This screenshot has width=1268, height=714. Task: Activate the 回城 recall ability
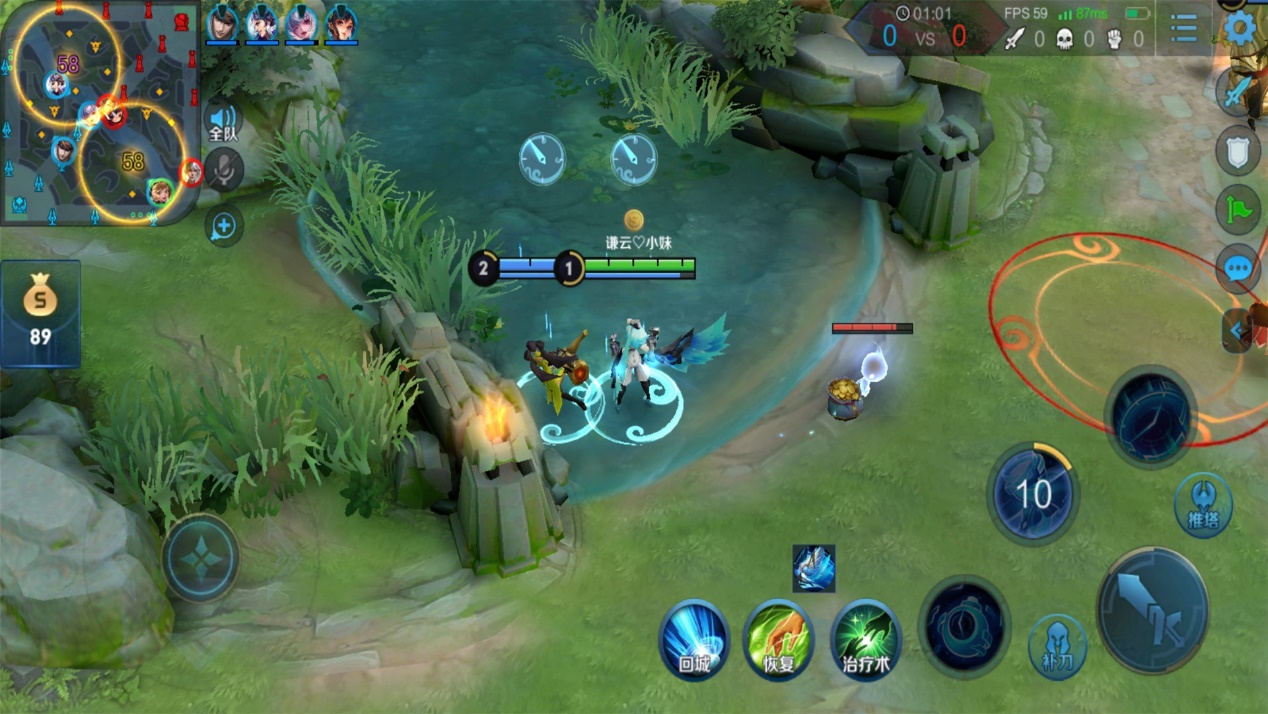coord(694,640)
